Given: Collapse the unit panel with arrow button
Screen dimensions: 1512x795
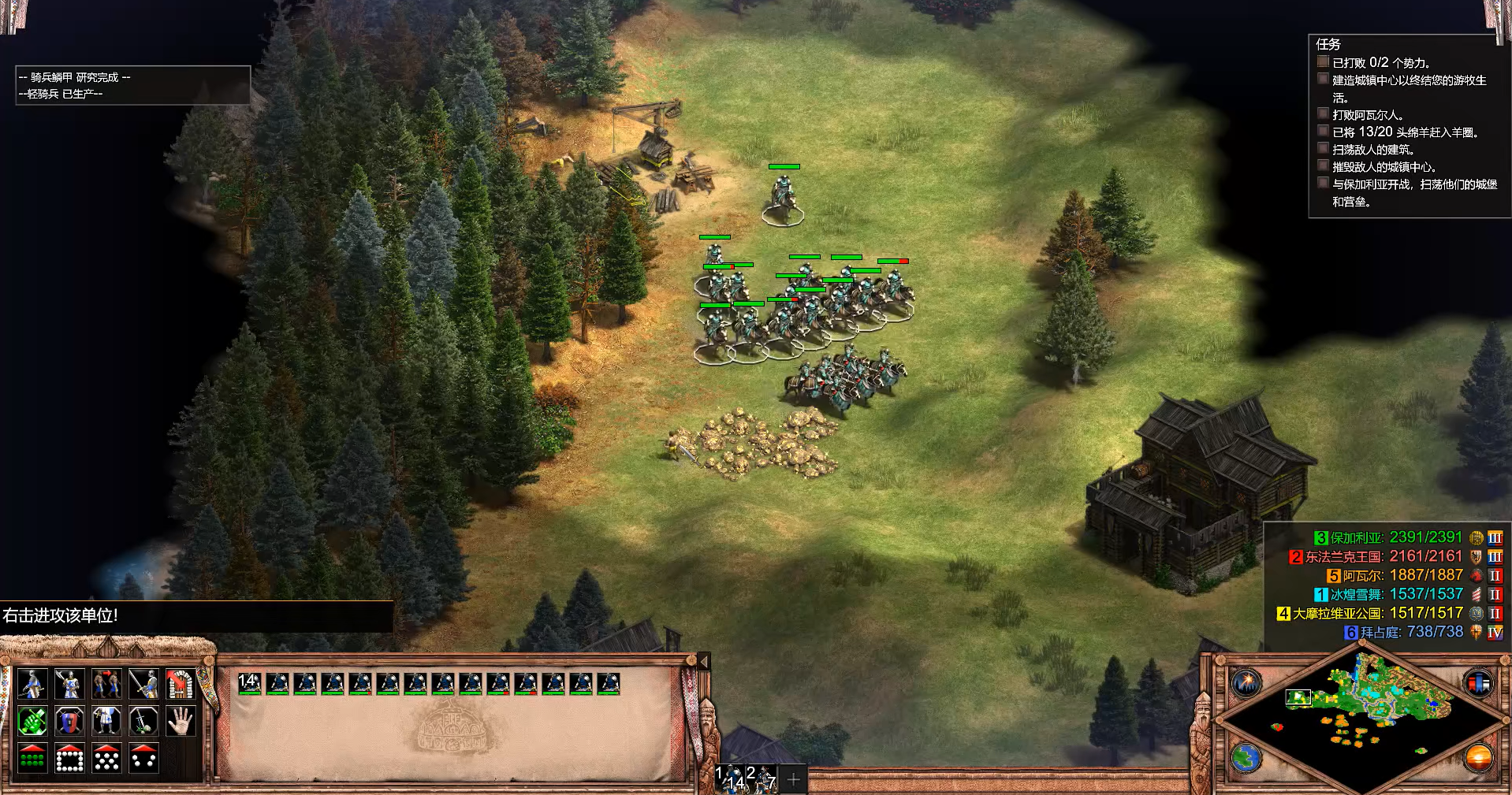Looking at the screenshot, I should click(704, 662).
